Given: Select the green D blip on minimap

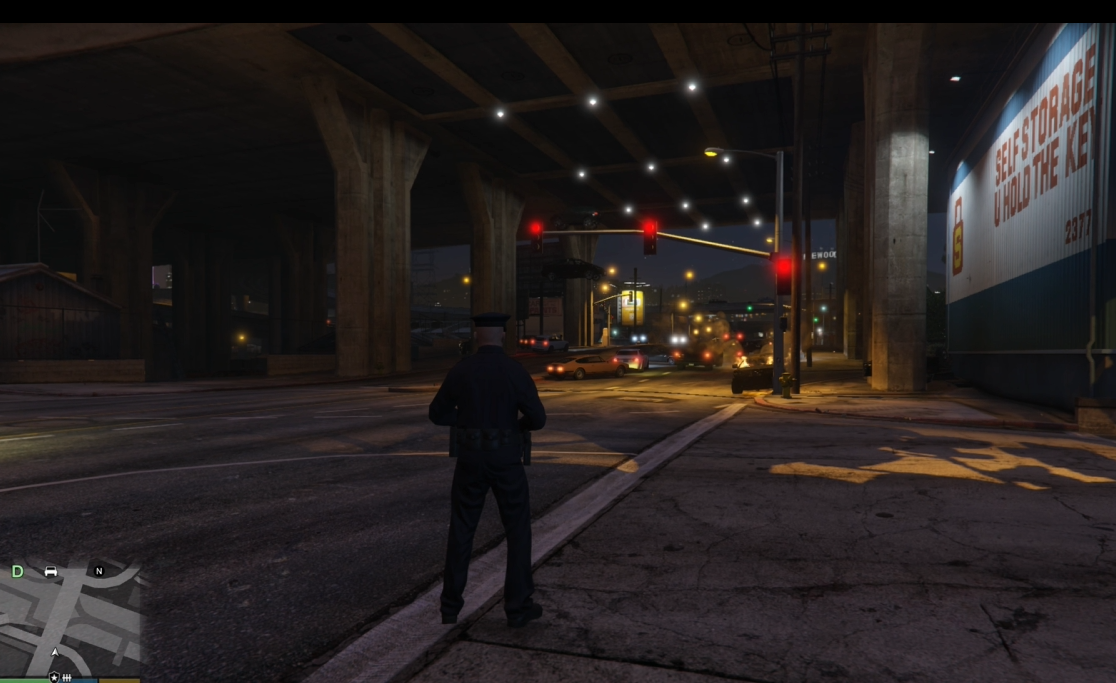Looking at the screenshot, I should pyautogui.click(x=17, y=572).
